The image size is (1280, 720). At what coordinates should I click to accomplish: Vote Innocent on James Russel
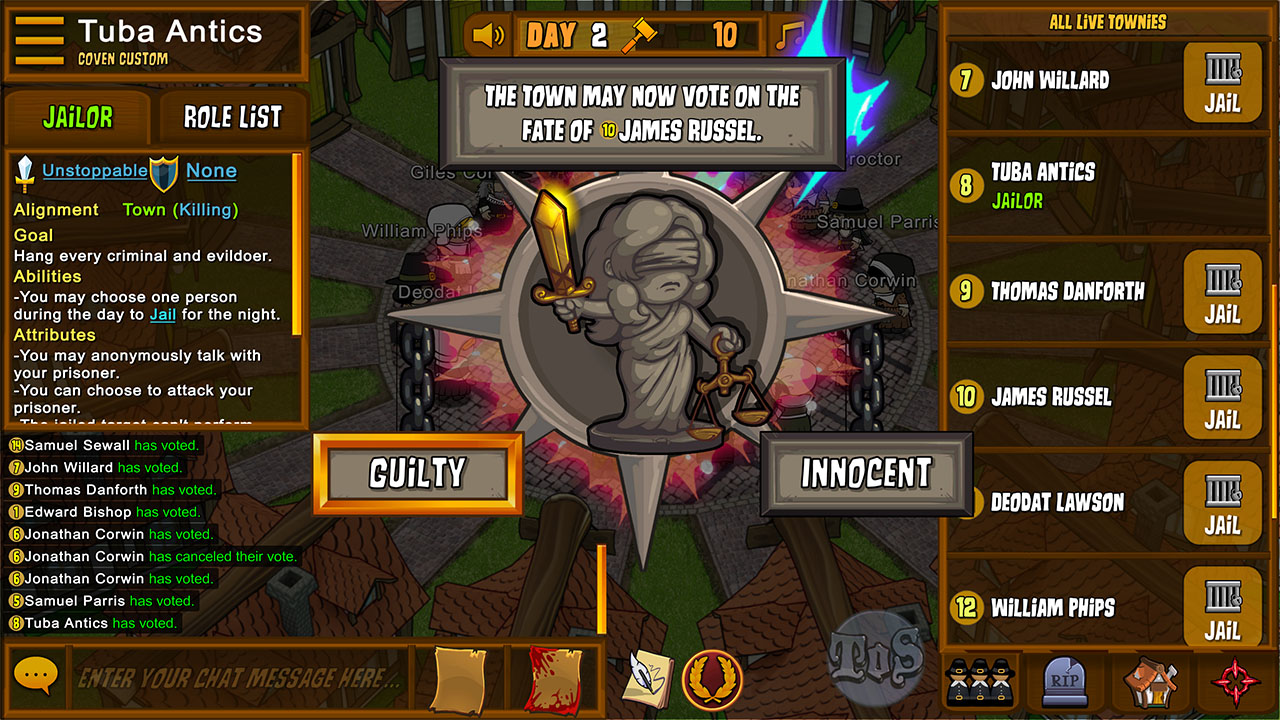click(x=865, y=473)
